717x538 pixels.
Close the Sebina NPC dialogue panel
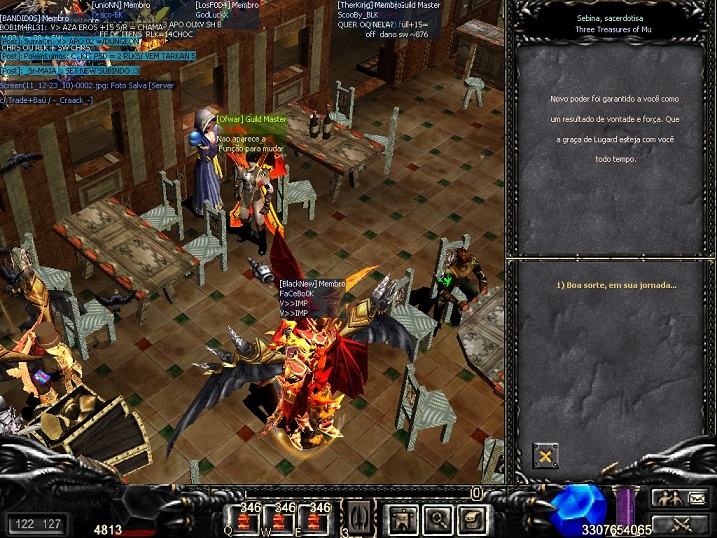[x=545, y=457]
